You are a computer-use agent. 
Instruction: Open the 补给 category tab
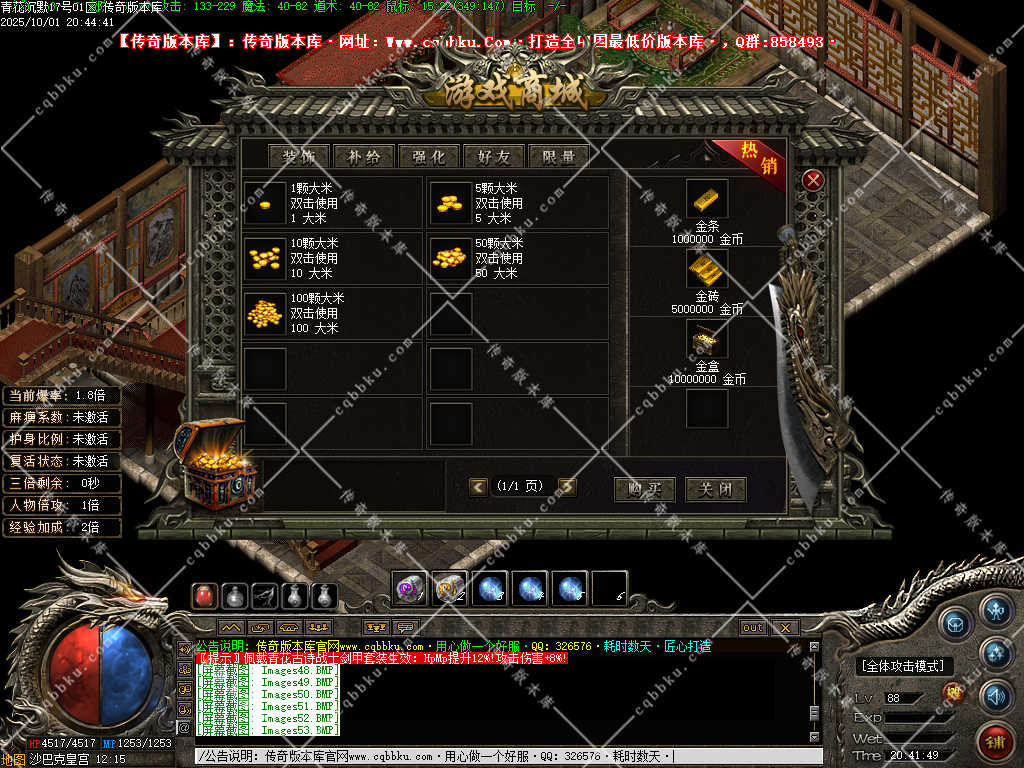click(x=364, y=157)
